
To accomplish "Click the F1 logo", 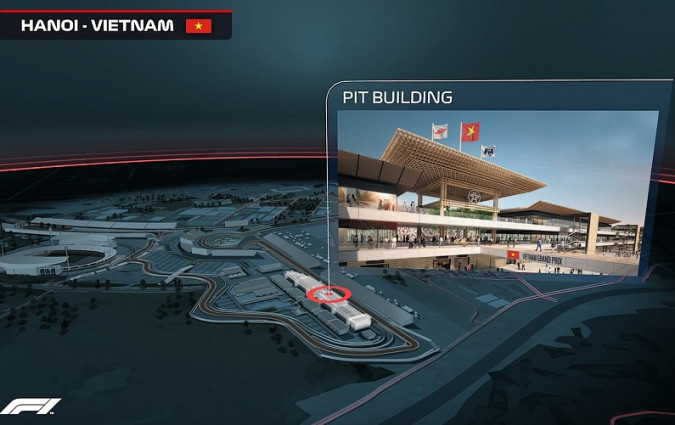I will pos(30,407).
